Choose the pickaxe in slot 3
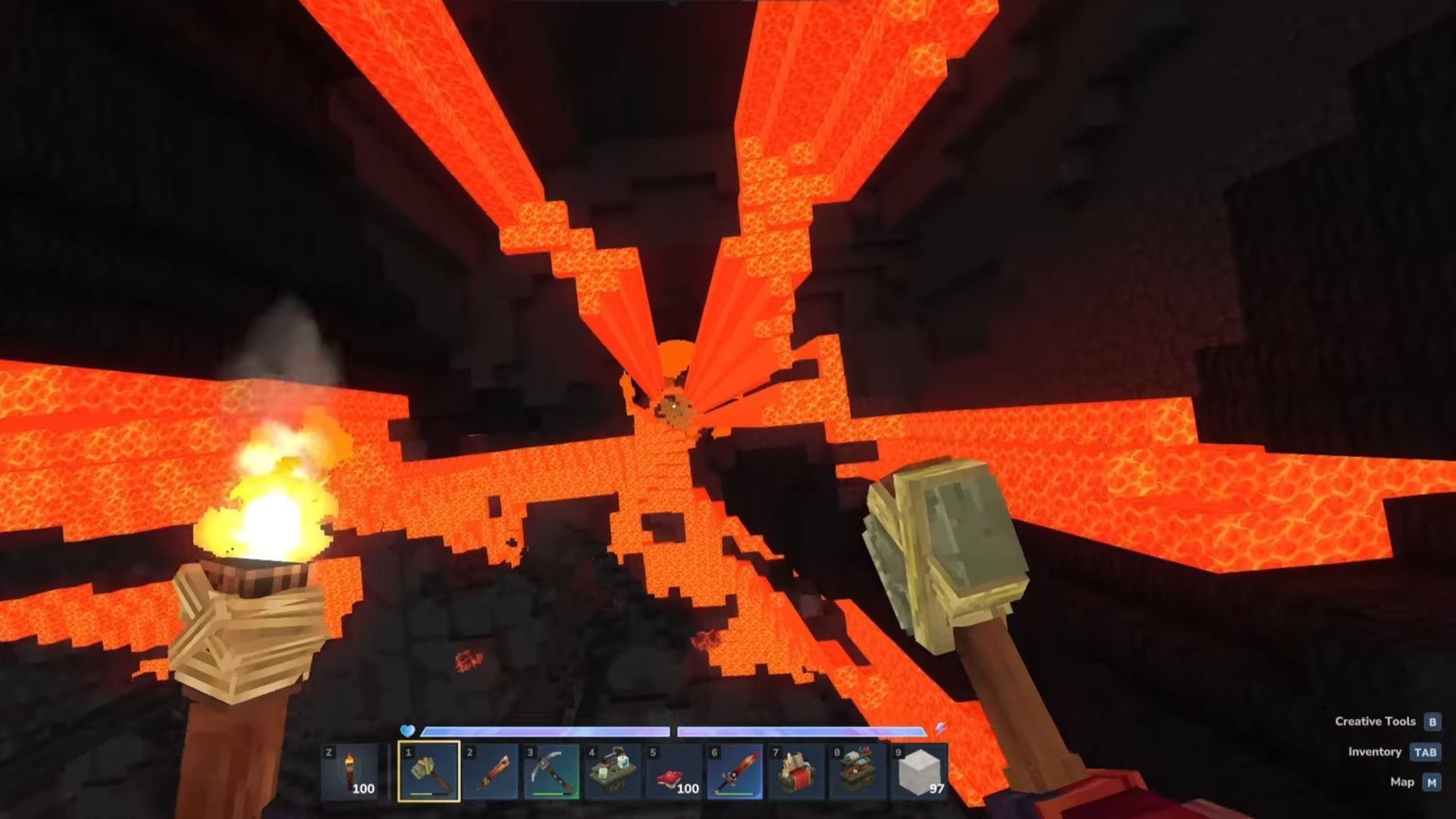This screenshot has width=1456, height=819. tap(551, 771)
